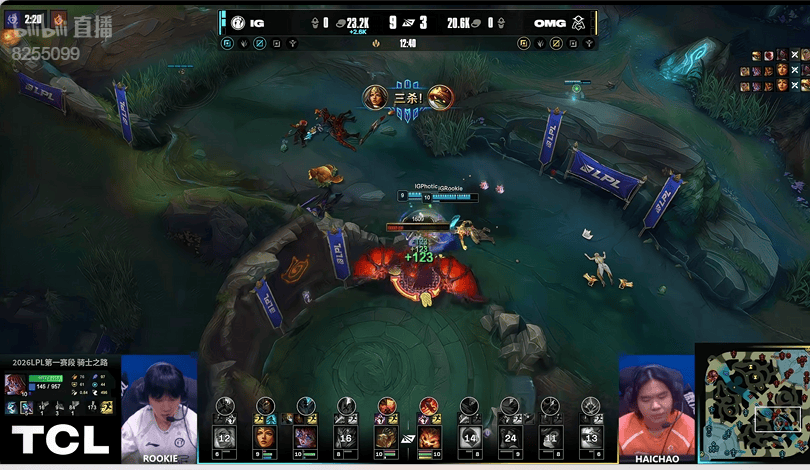This screenshot has width=810, height=470.
Task: Click the minimap in the corner
Action: tap(753, 405)
